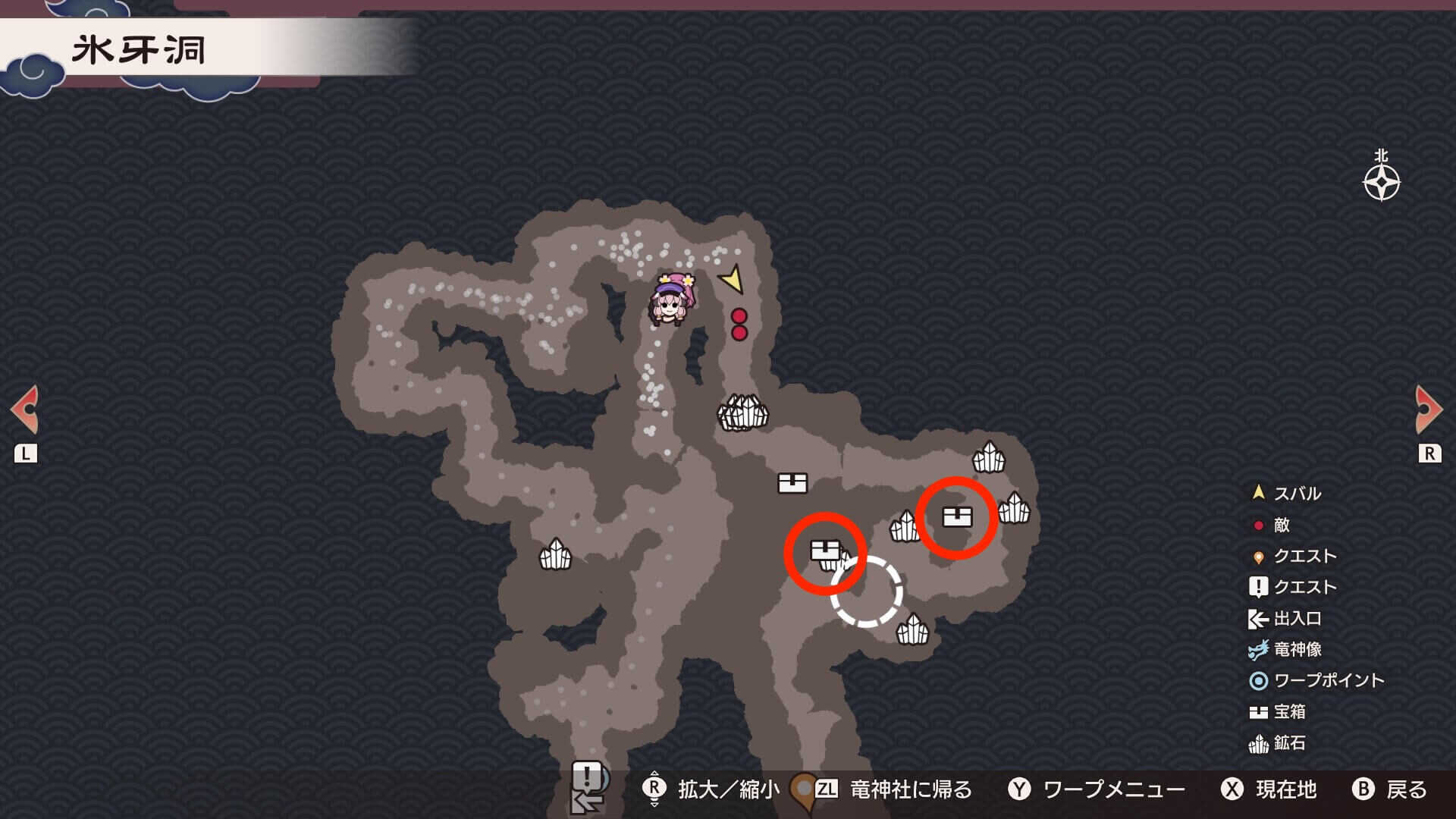Select the dragon statue 竜神像 legend icon

pos(1257,650)
